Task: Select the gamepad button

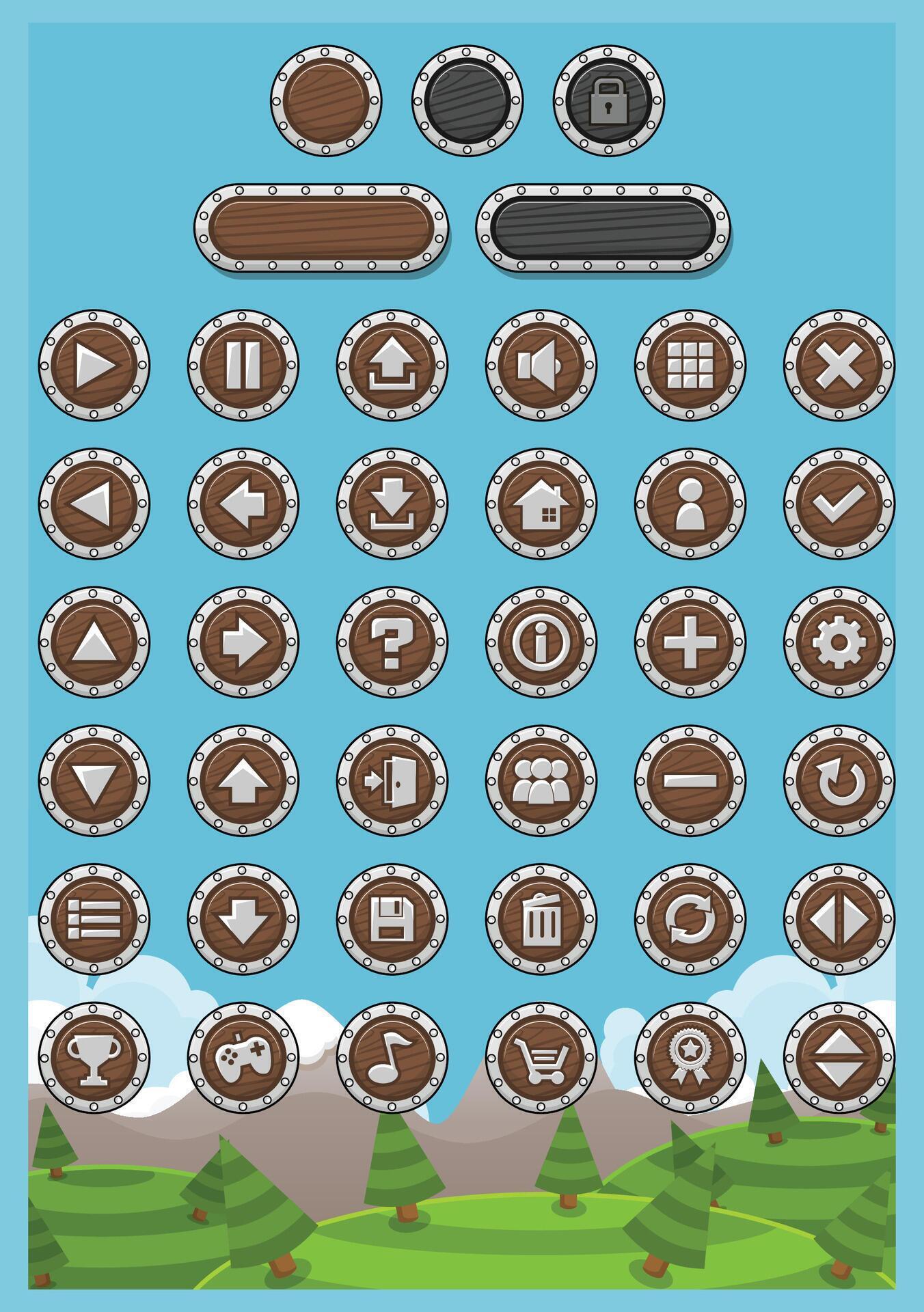Action: [x=243, y=1063]
